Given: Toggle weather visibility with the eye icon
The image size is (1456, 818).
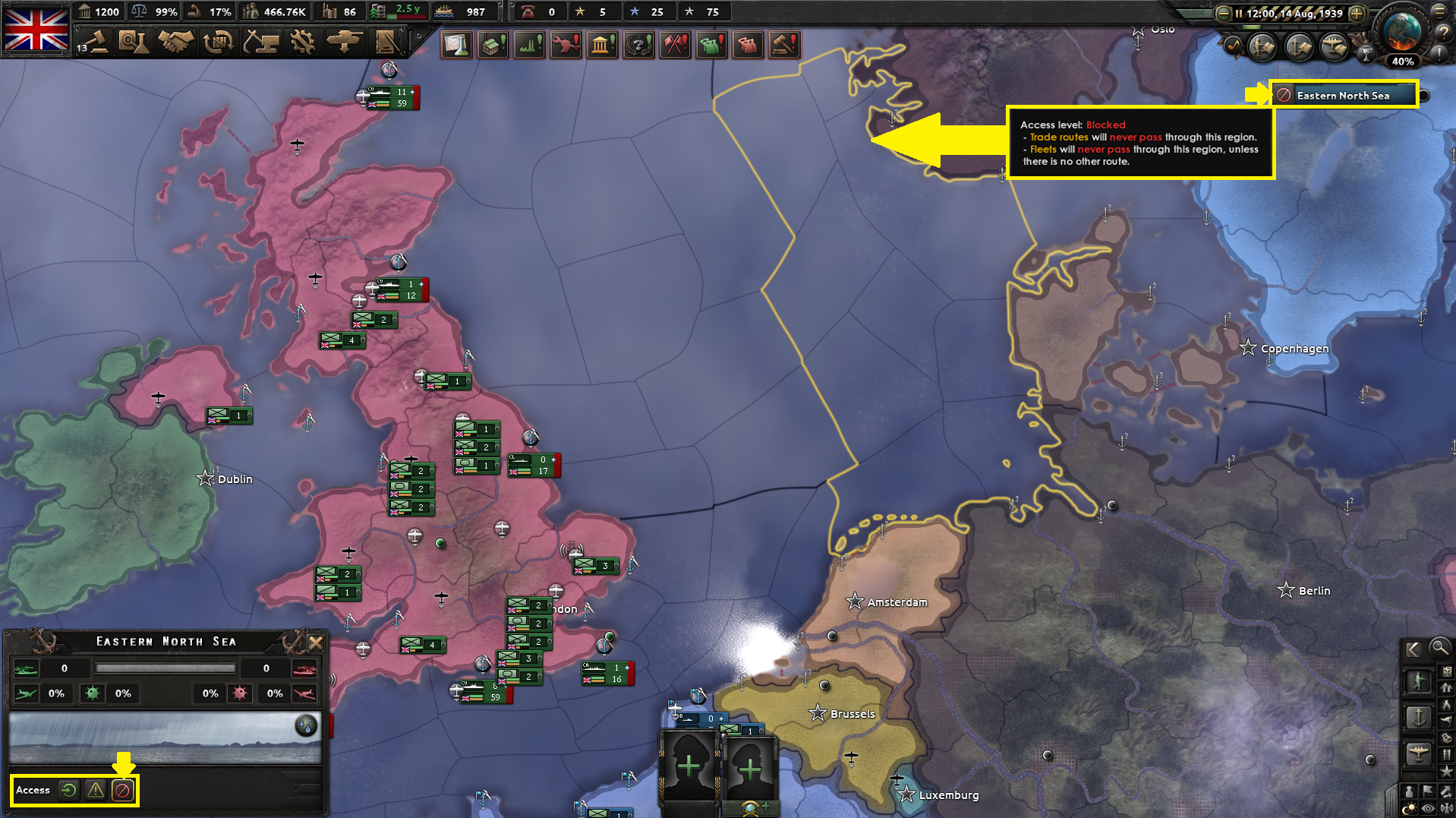Looking at the screenshot, I should point(1428,807).
